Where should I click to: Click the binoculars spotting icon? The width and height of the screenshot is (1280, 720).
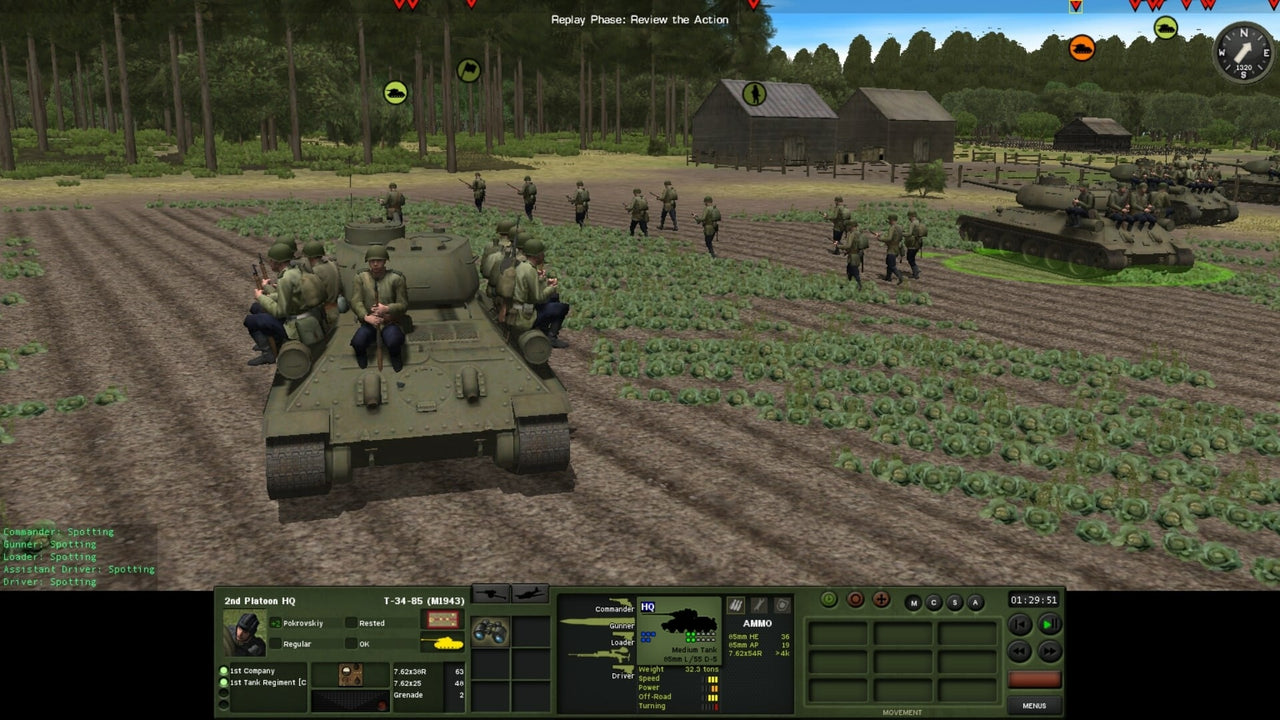click(x=489, y=634)
